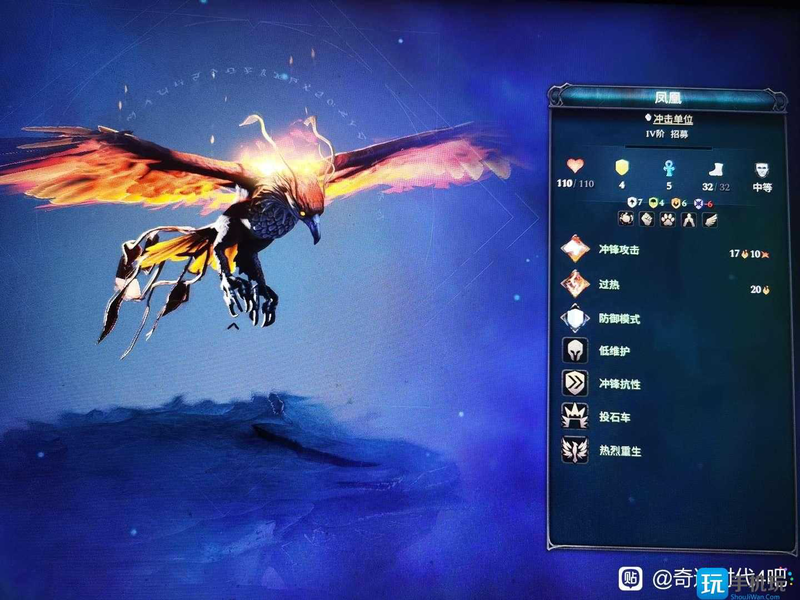The image size is (800, 600).
Task: Inspect the 投石车 helmet-crest trait icon
Action: [x=576, y=417]
